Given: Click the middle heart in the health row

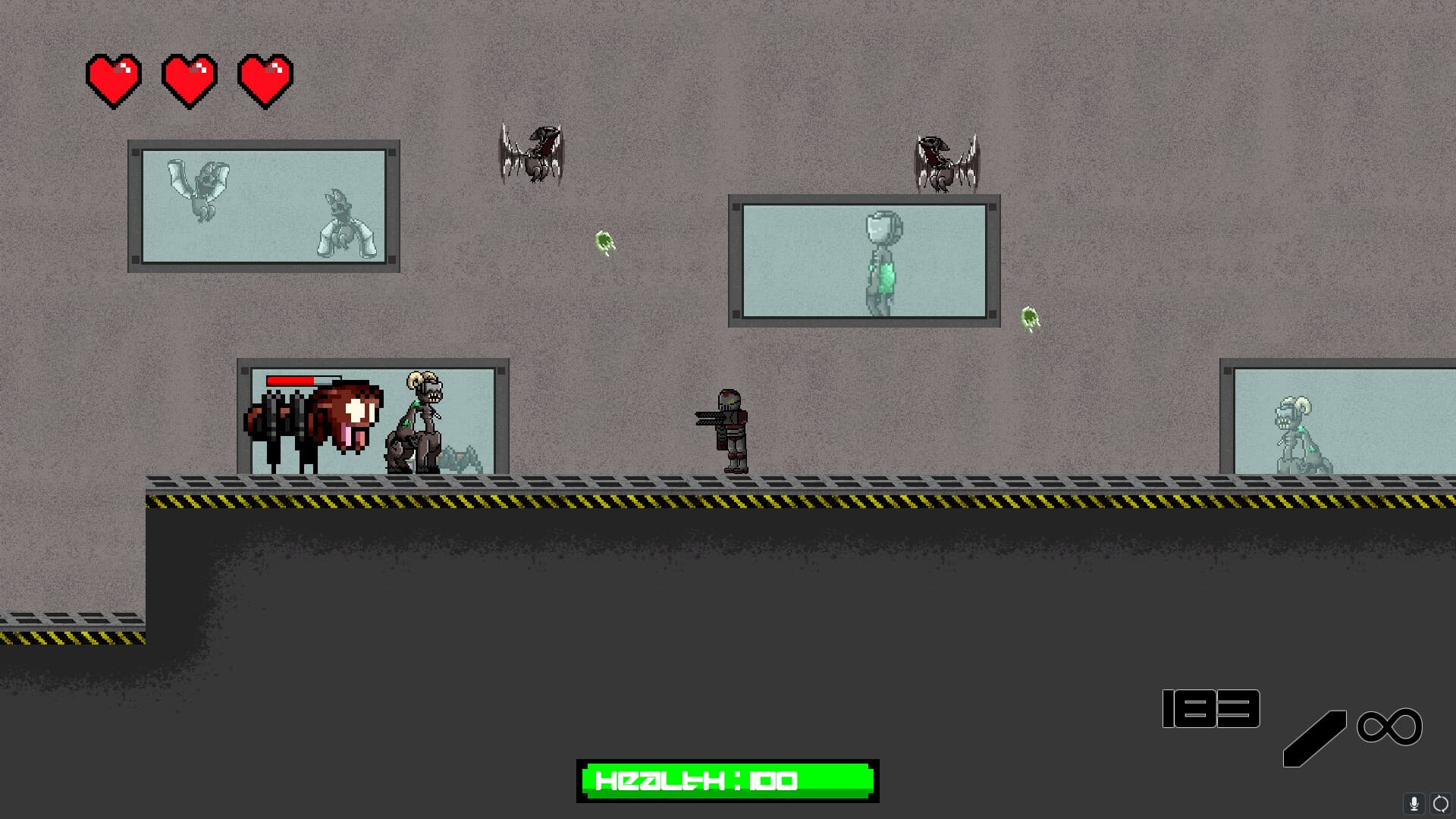Looking at the screenshot, I should 190,78.
